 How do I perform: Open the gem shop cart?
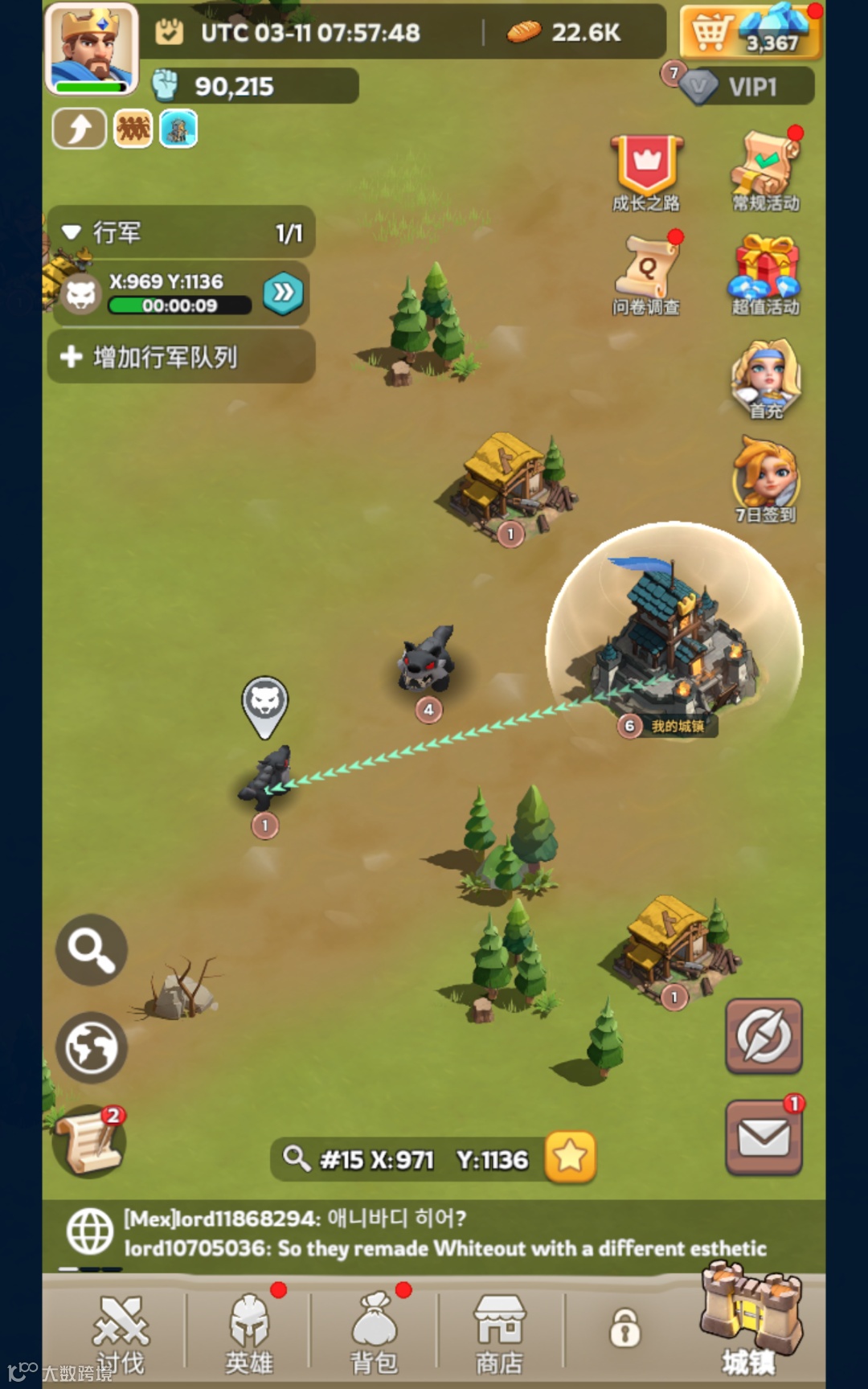(x=750, y=32)
